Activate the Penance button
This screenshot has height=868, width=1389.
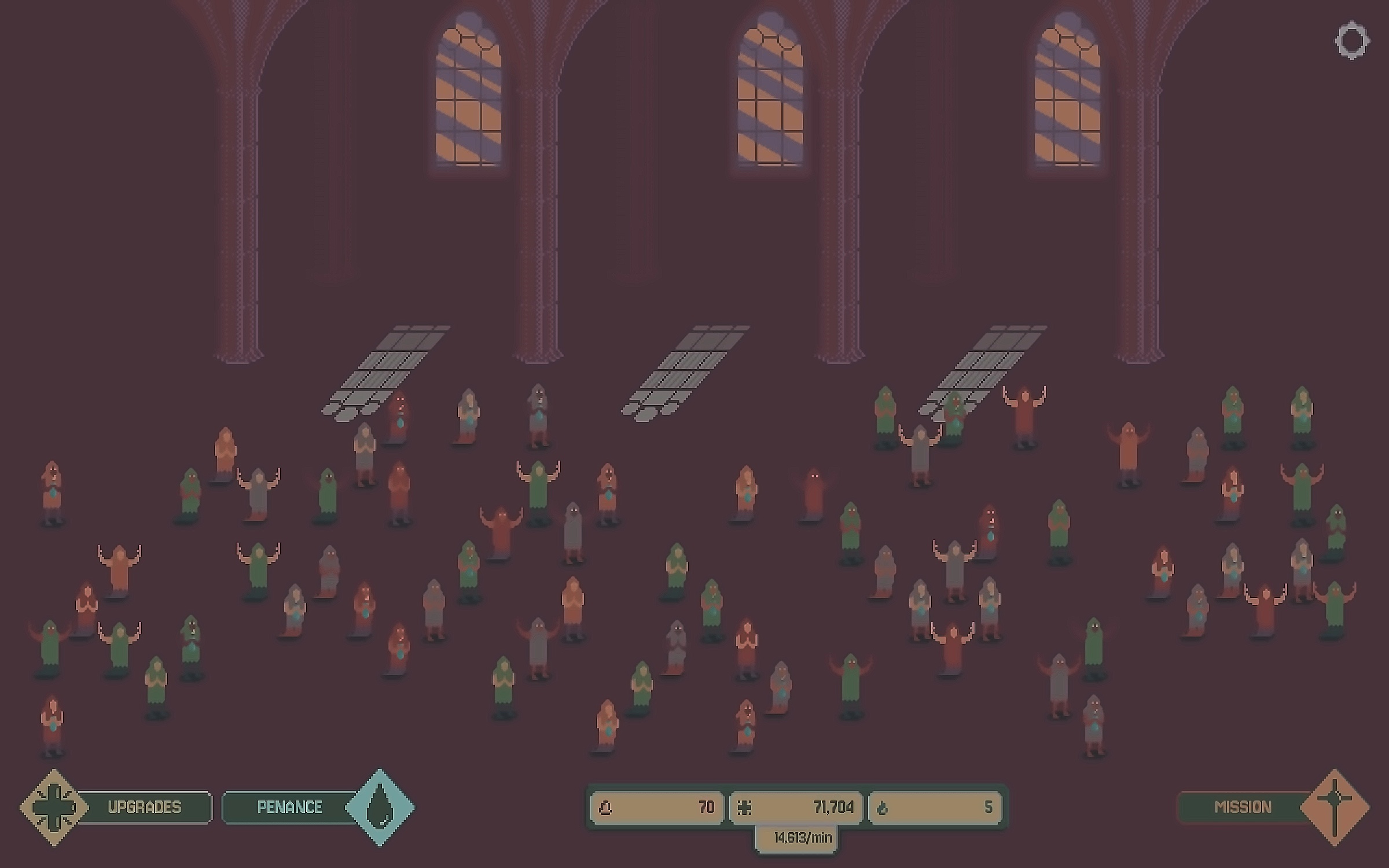289,807
